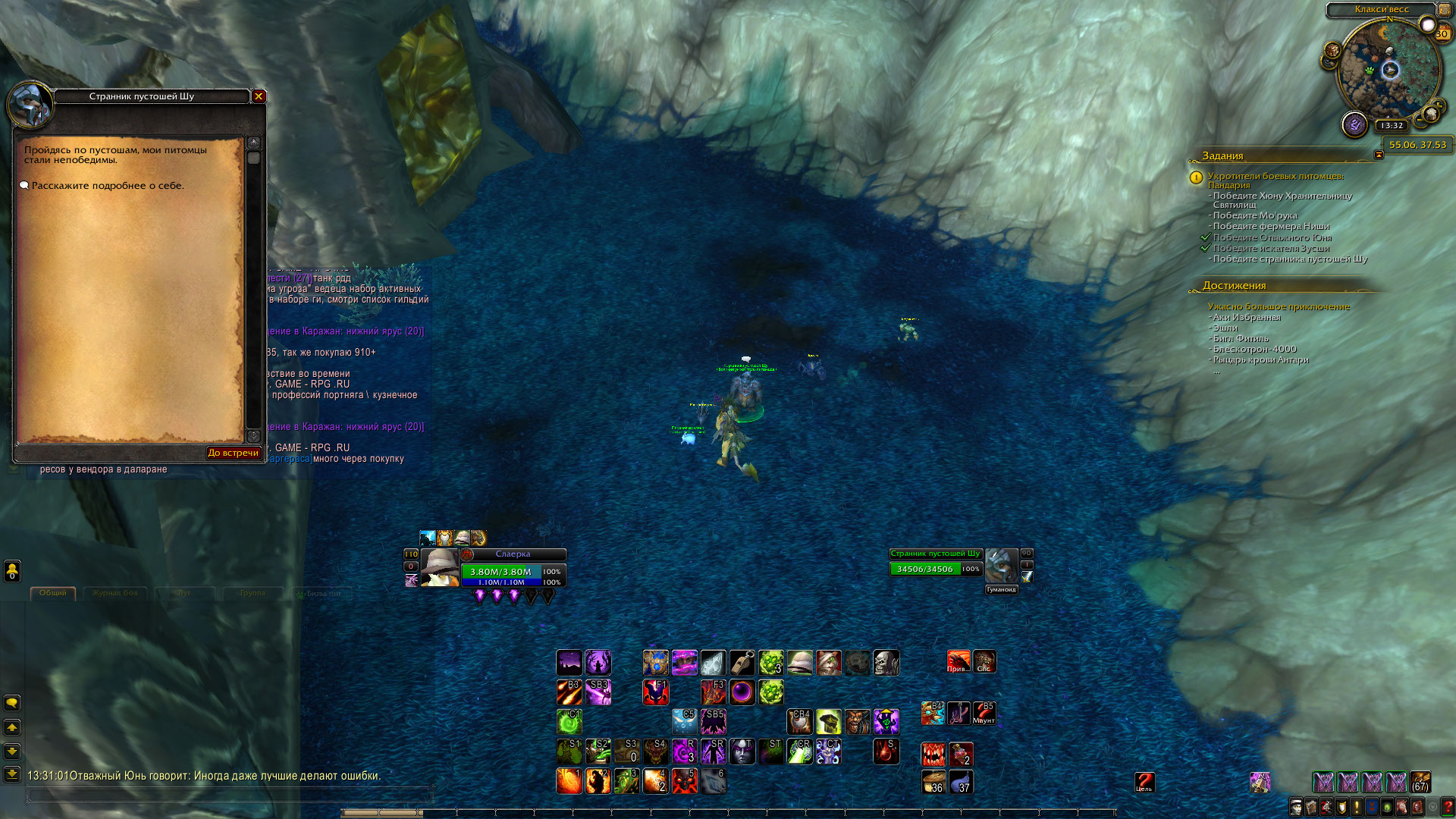Screen dimensions: 1456x819
Task: Open the calendar showing day 30
Action: [1442, 33]
